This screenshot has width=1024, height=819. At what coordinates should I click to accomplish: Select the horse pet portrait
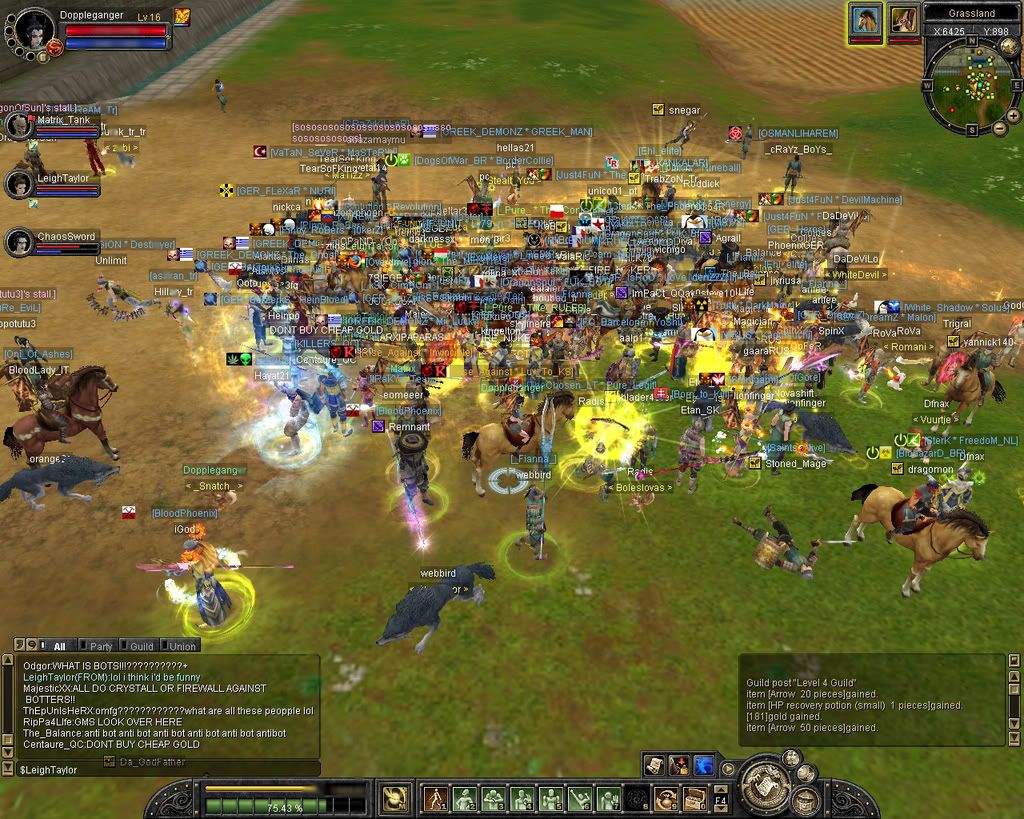click(x=866, y=20)
